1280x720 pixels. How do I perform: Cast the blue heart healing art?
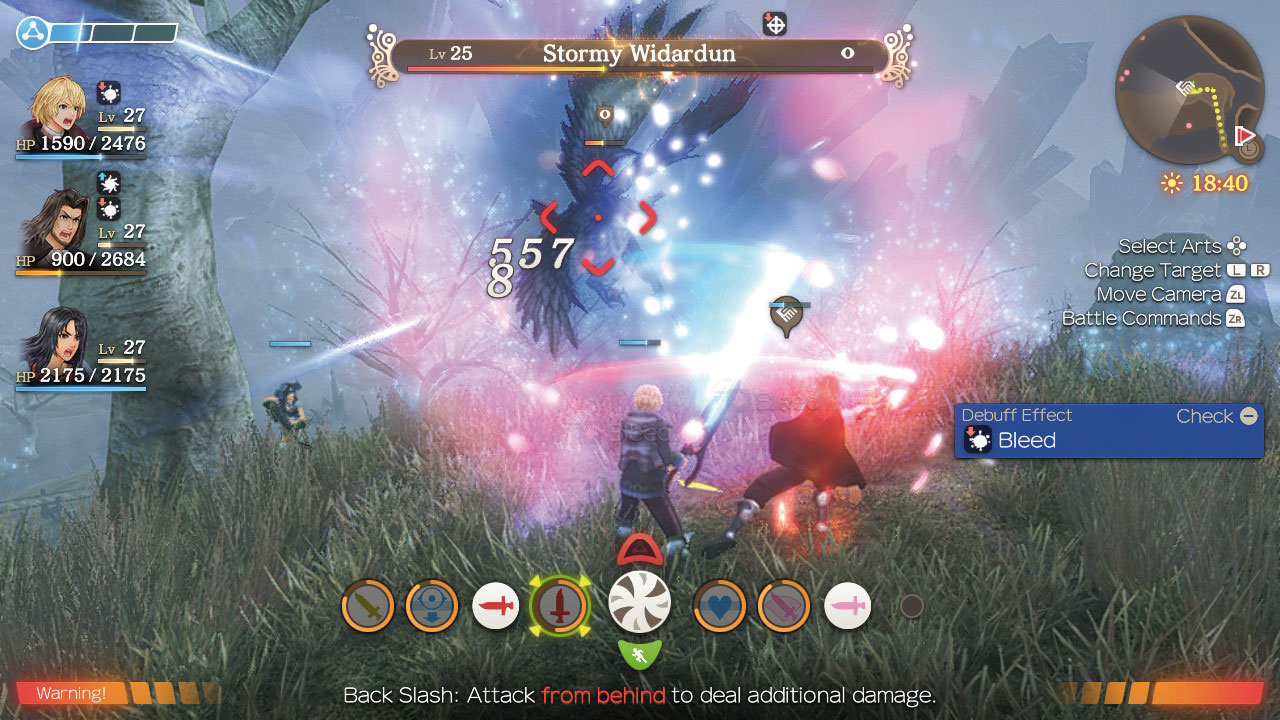pyautogui.click(x=720, y=606)
